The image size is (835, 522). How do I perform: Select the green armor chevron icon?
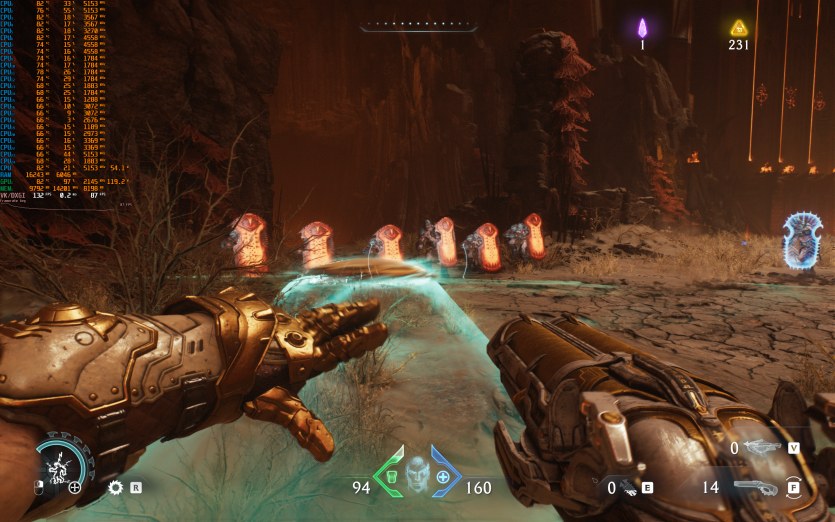click(x=390, y=472)
